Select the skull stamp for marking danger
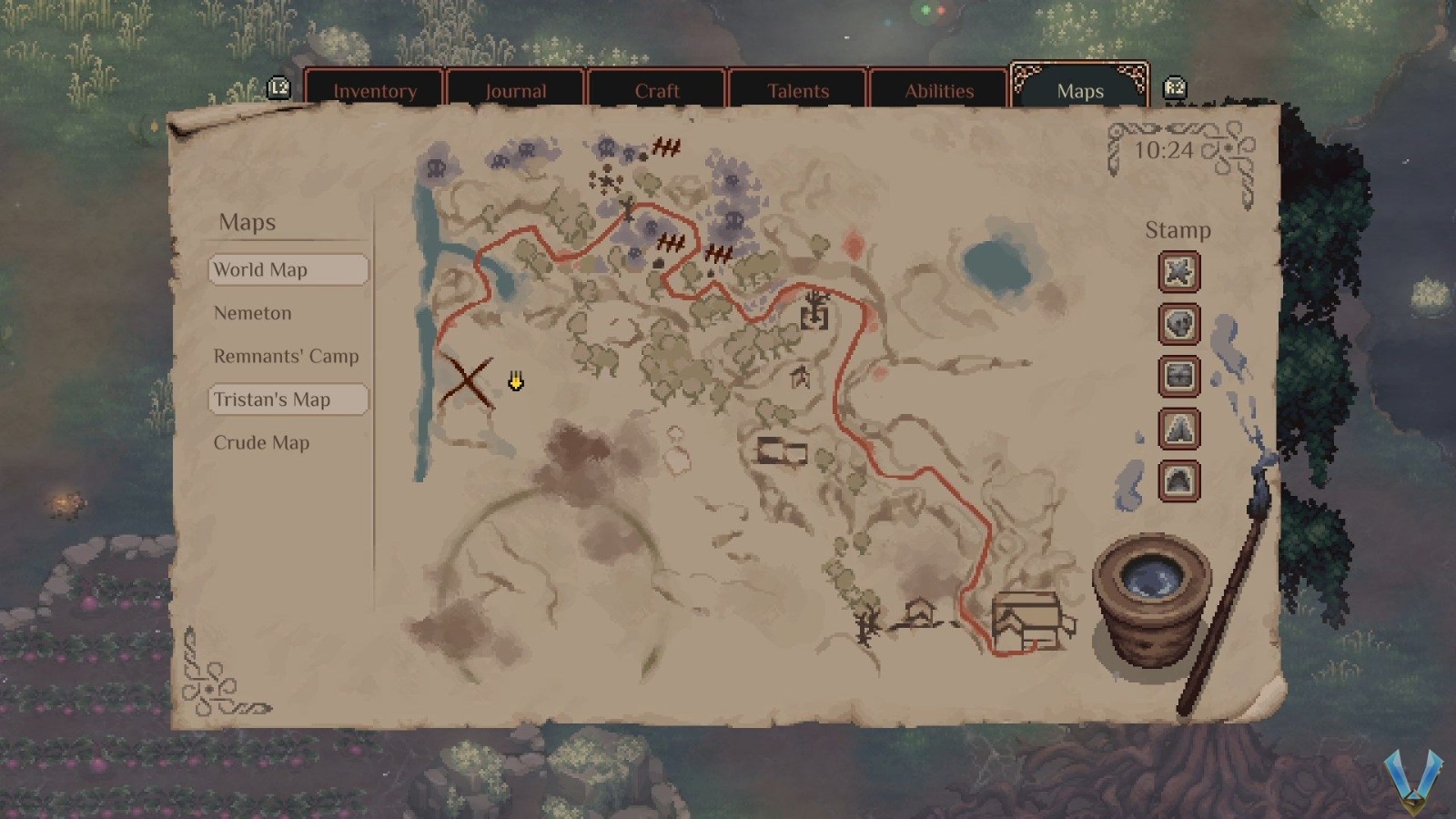 tap(1178, 325)
